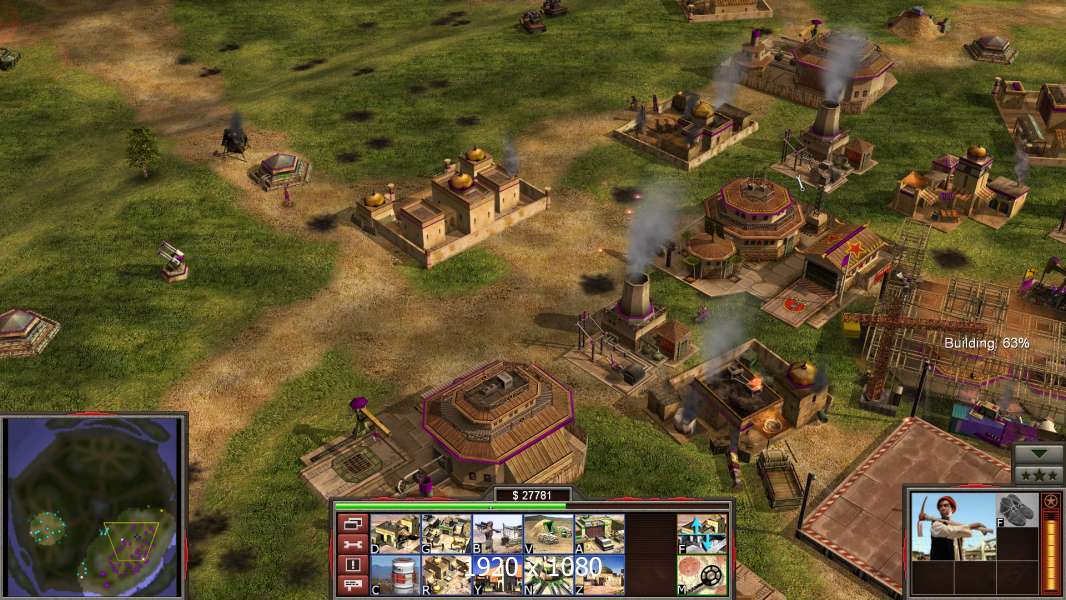Choose the barrel build icon with hotkey C

(x=395, y=575)
